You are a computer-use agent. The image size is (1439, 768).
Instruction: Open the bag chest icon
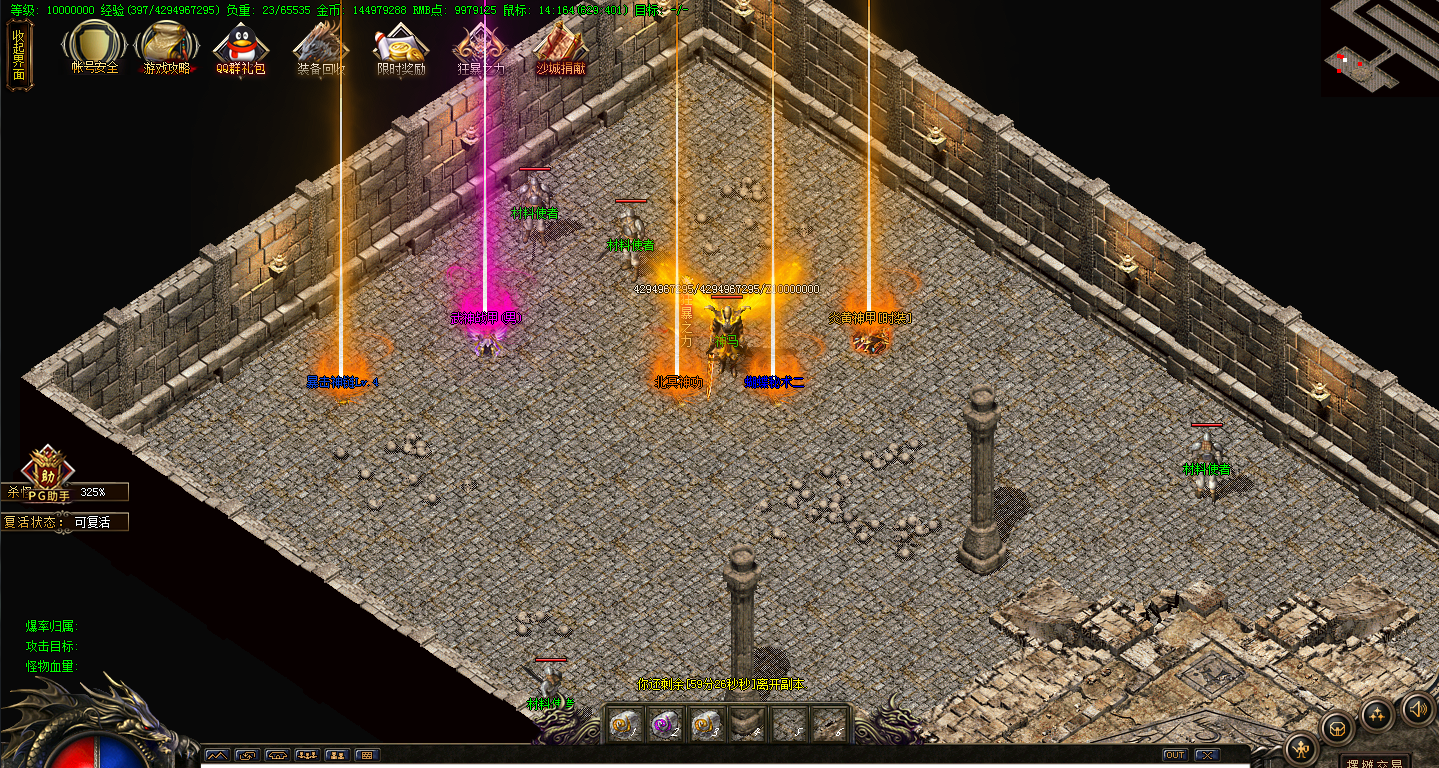(1338, 727)
